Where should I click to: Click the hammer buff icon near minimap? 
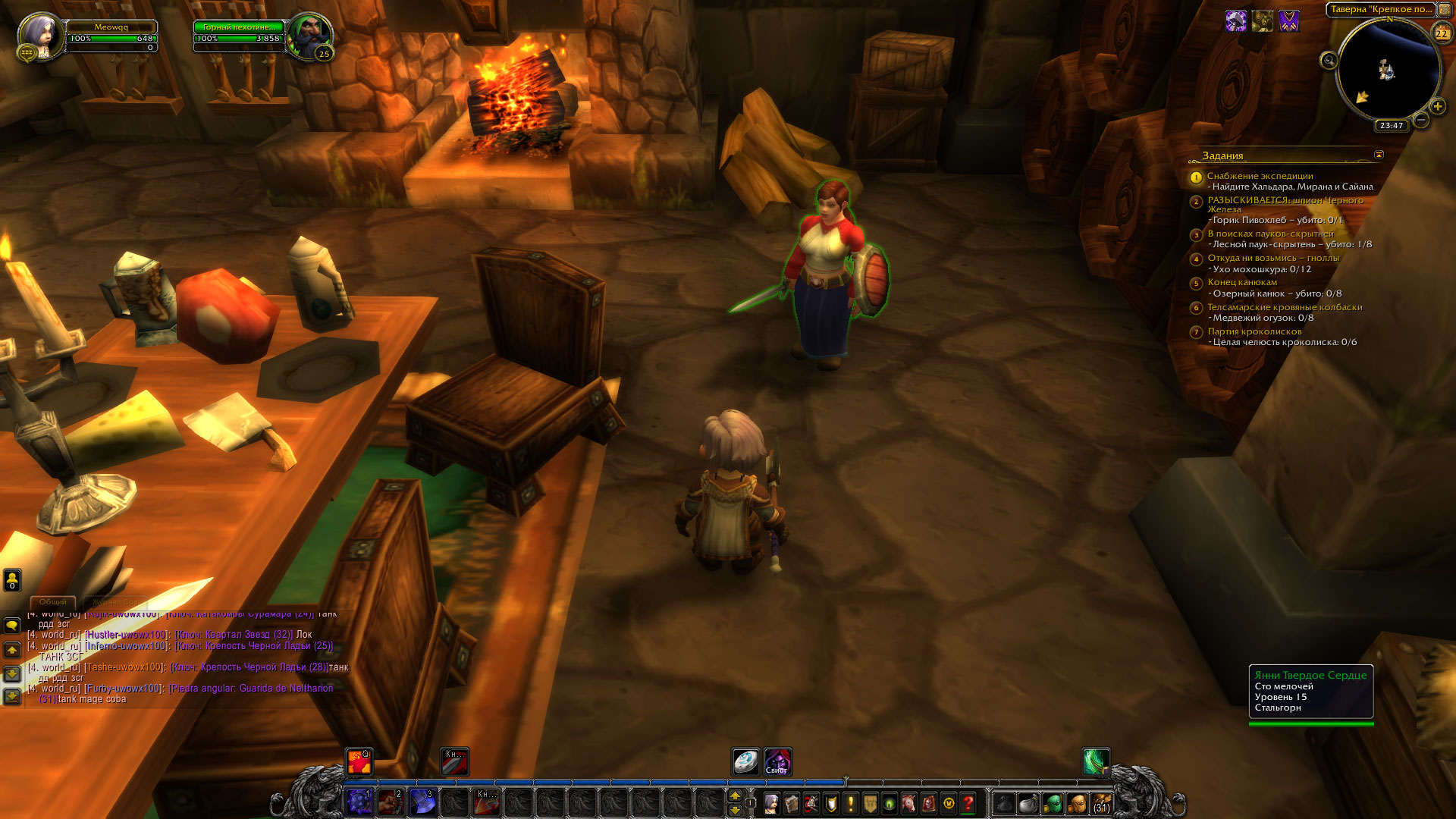tap(1236, 21)
